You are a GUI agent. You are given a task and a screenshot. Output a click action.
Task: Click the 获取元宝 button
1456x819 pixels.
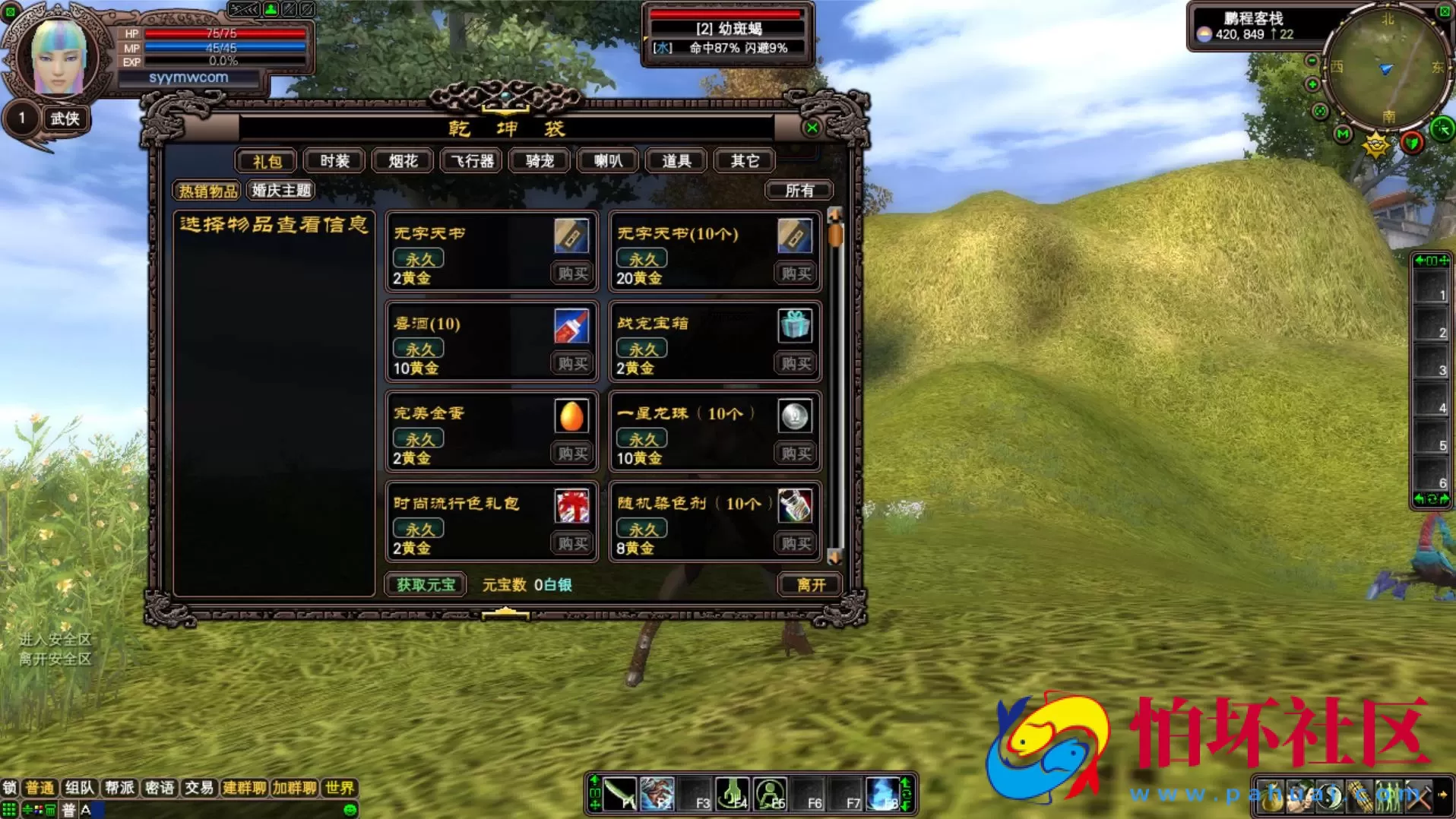pyautogui.click(x=426, y=584)
